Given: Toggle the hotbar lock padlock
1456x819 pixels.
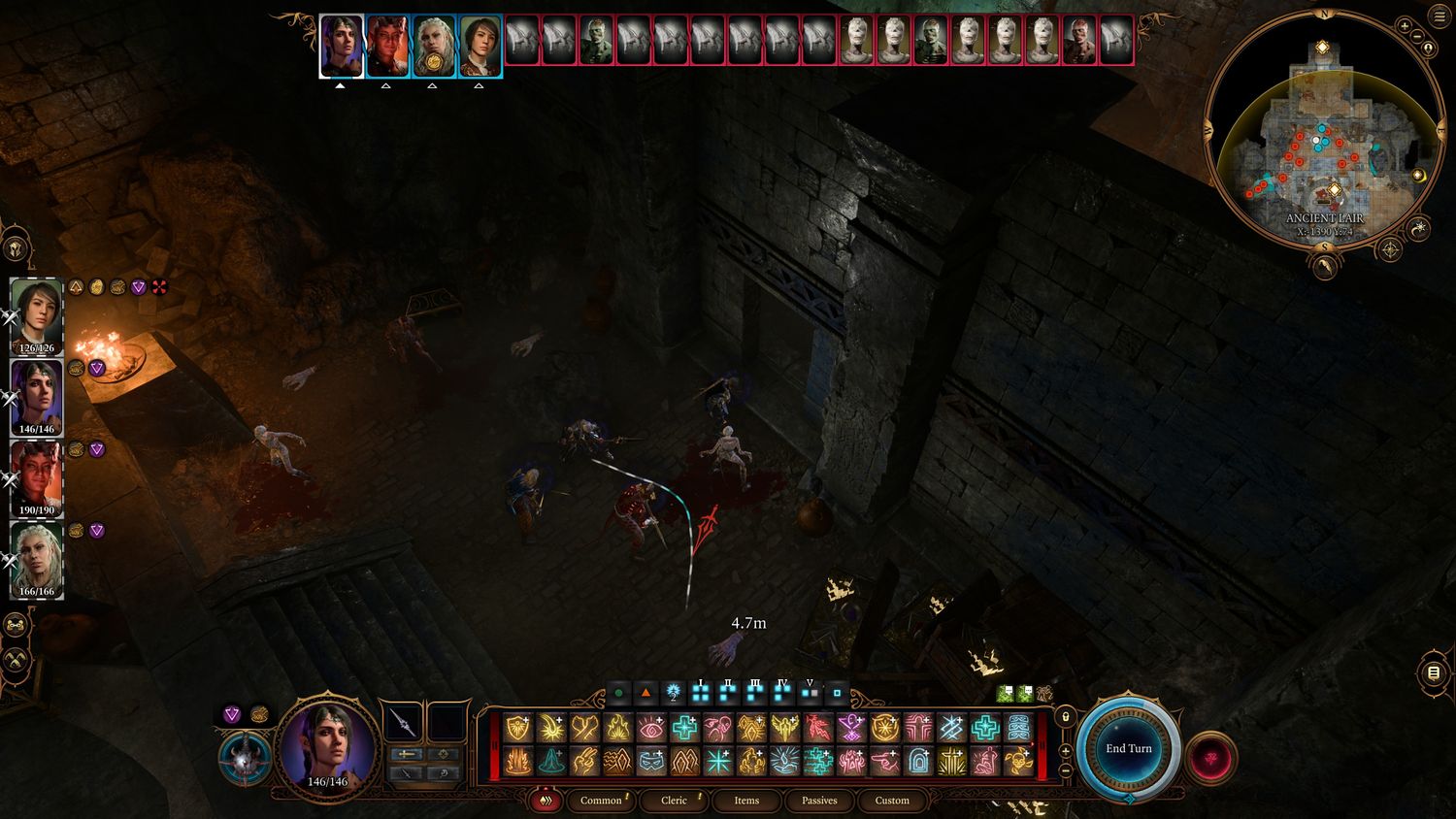Looking at the screenshot, I should tap(1066, 717).
